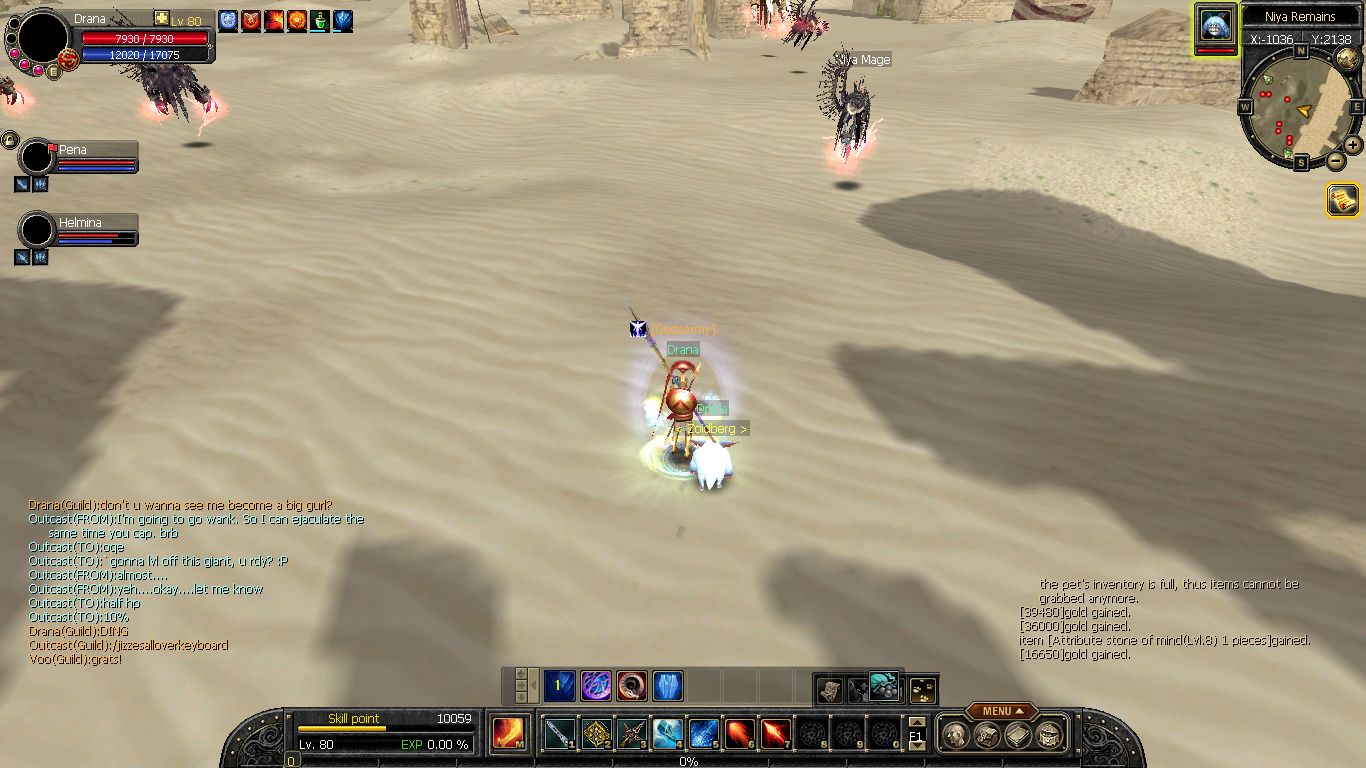Viewport: 1366px width, 768px height.
Task: Use the sword skill in slot 1
Action: tap(561, 735)
